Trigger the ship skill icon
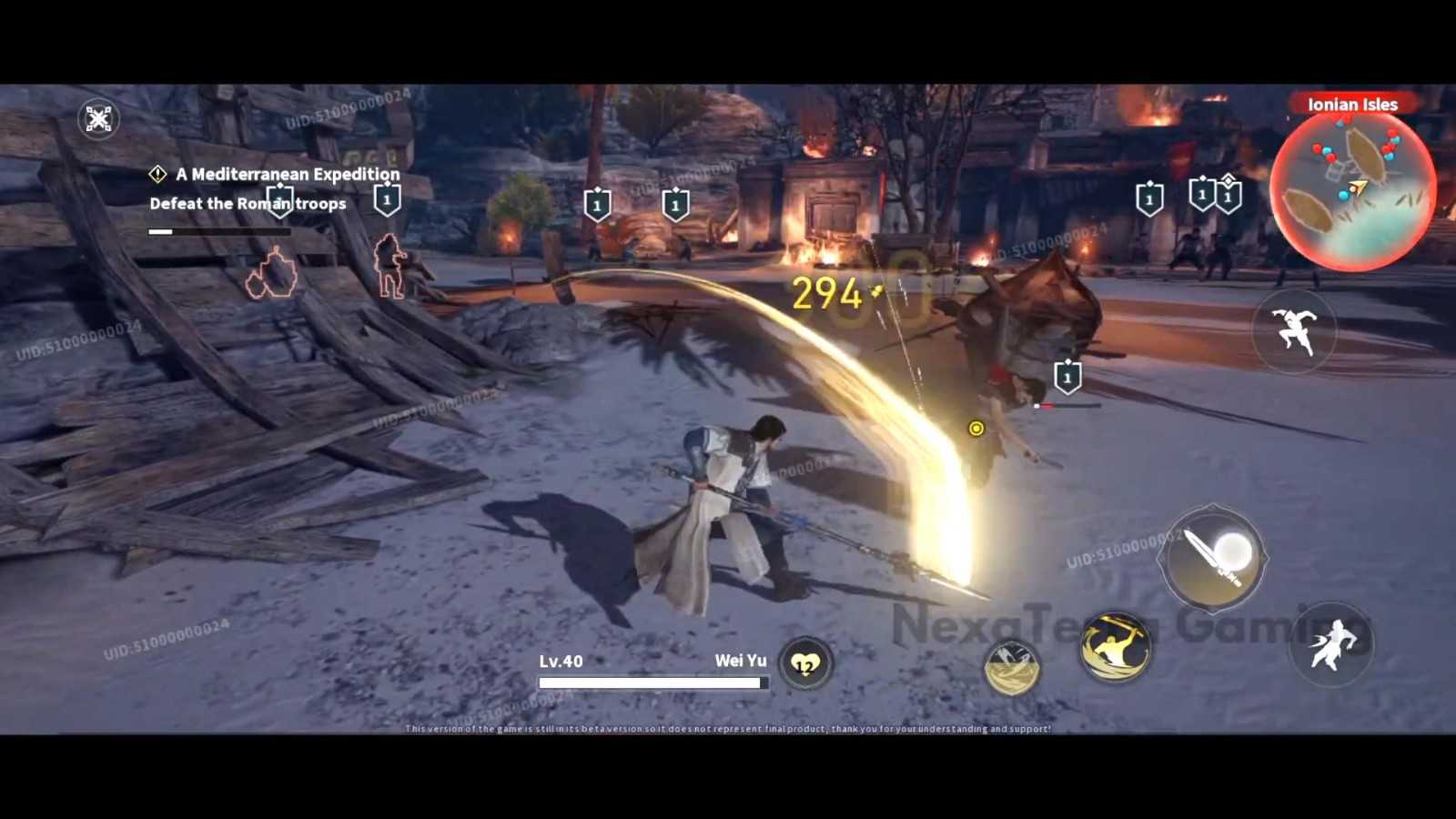The height and width of the screenshot is (819, 1456). [1011, 666]
